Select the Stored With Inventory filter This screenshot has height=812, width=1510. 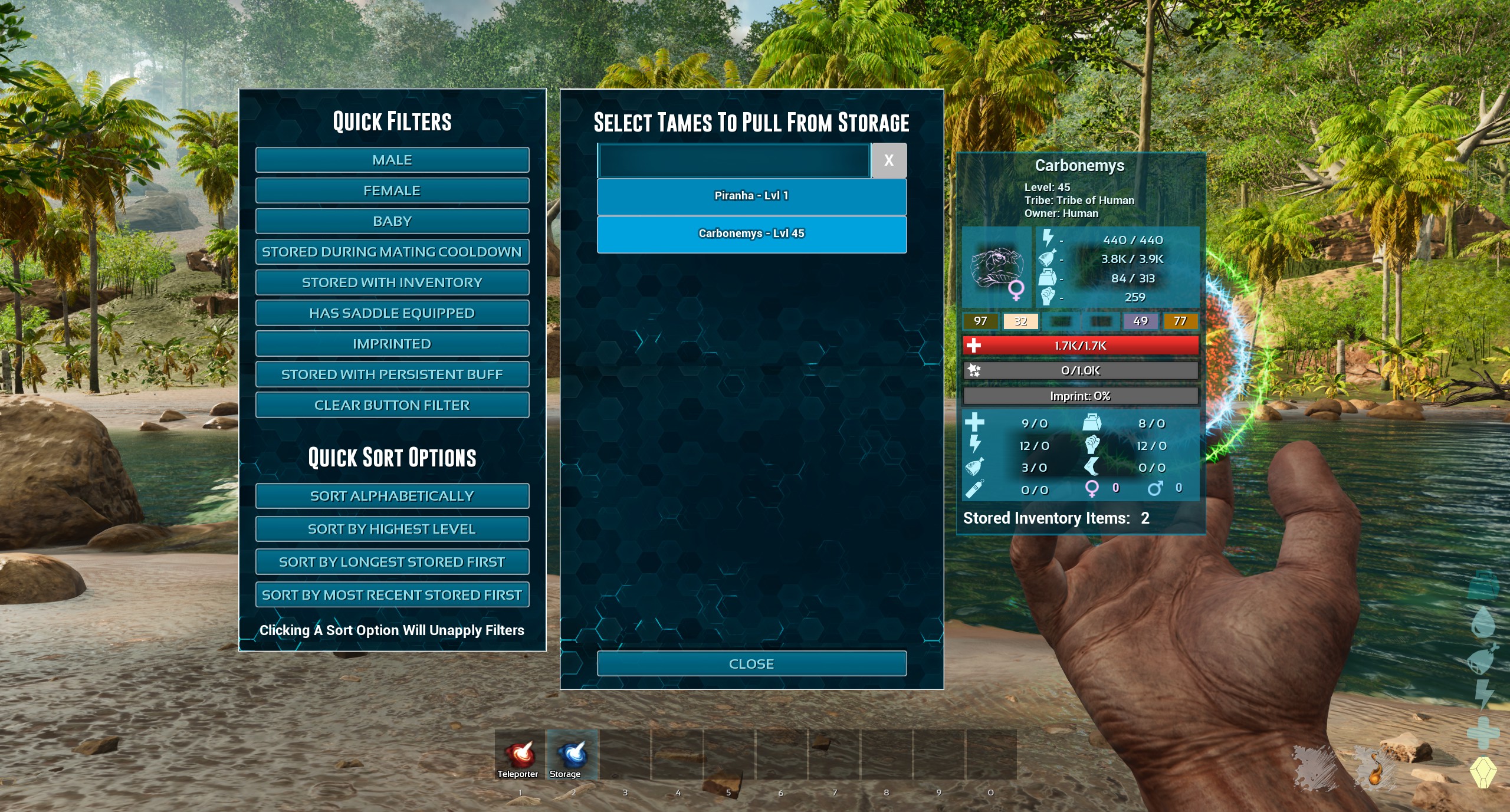pos(392,282)
